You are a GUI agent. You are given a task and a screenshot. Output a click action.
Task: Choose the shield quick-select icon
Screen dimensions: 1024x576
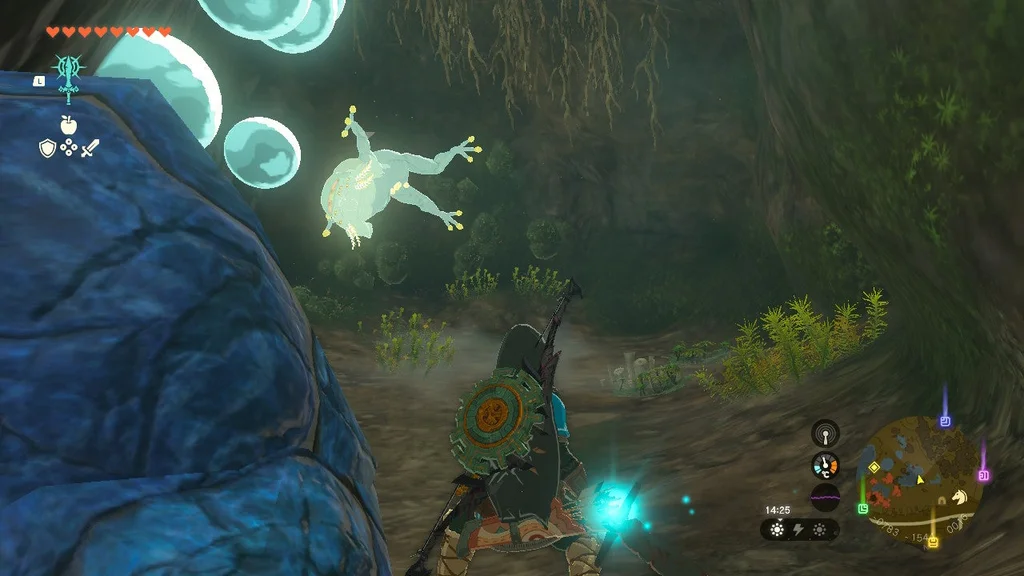coord(46,148)
